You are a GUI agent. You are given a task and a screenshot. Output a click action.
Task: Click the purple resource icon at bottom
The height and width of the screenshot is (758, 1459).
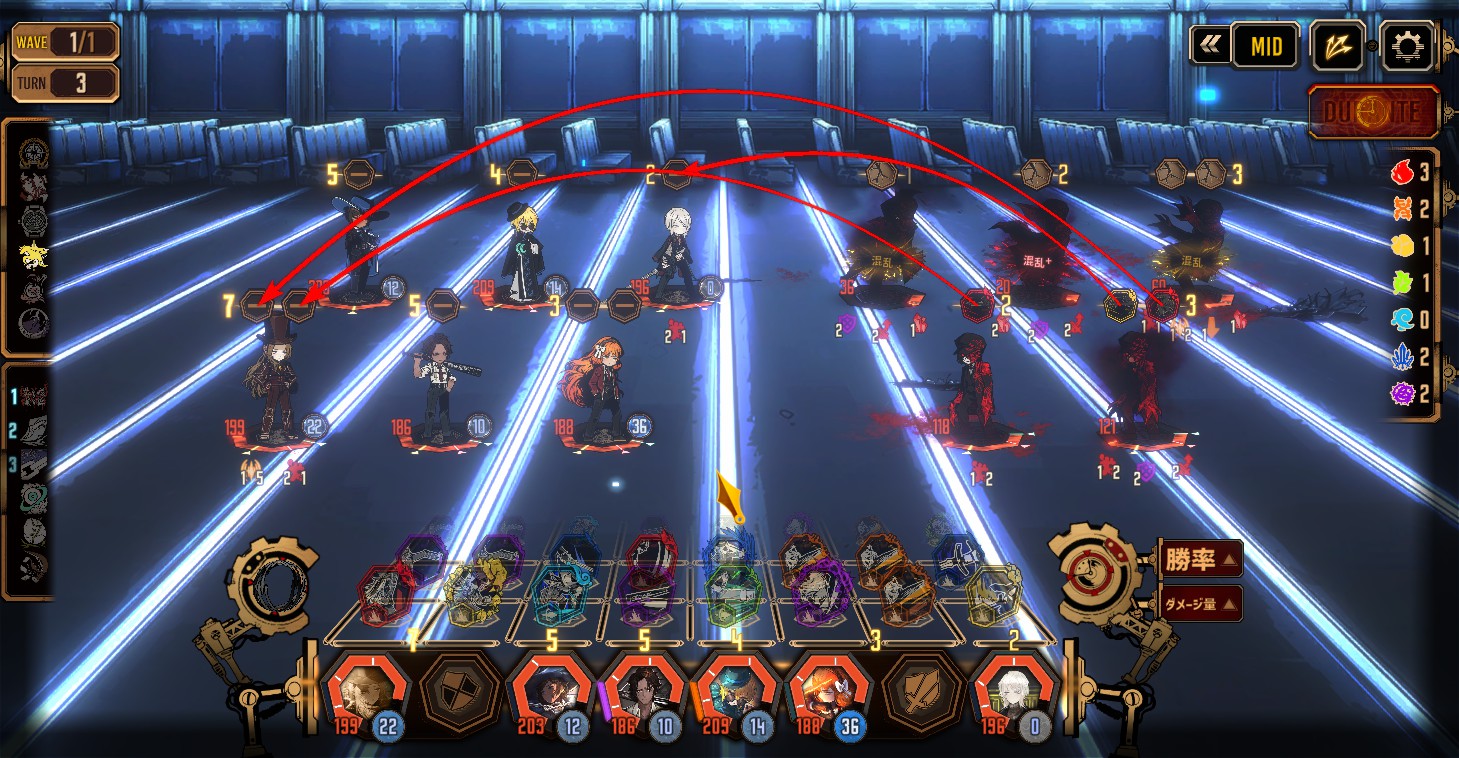(x=1403, y=394)
